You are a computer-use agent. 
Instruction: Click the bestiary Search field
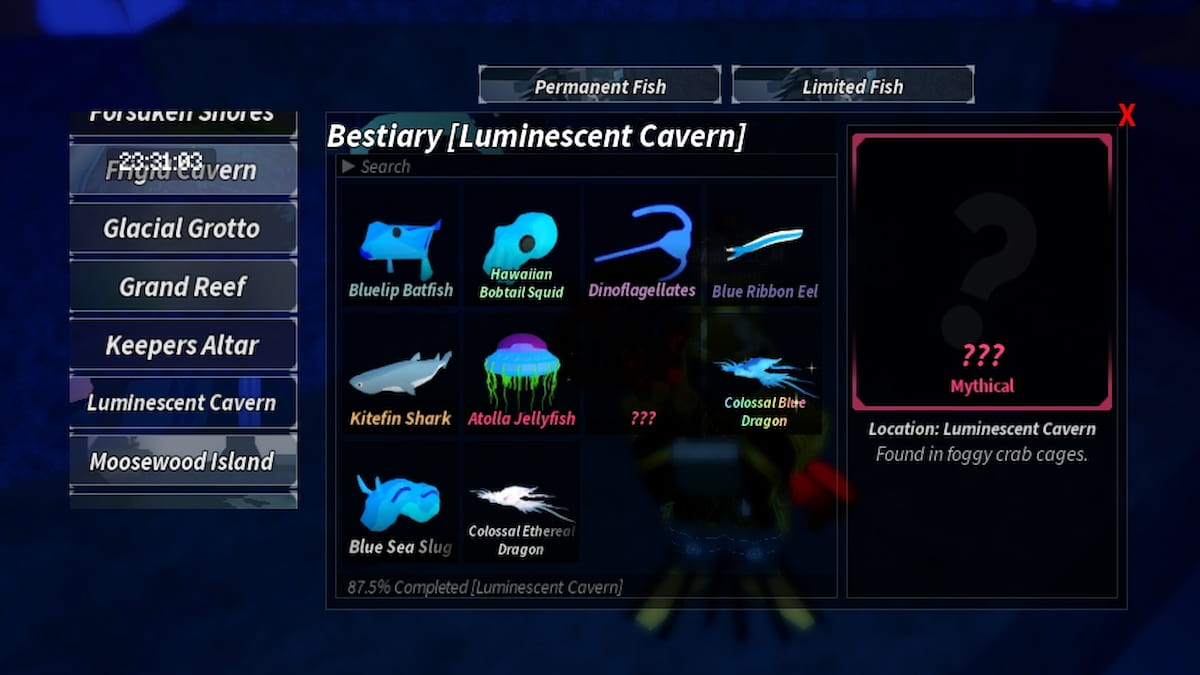pos(586,167)
